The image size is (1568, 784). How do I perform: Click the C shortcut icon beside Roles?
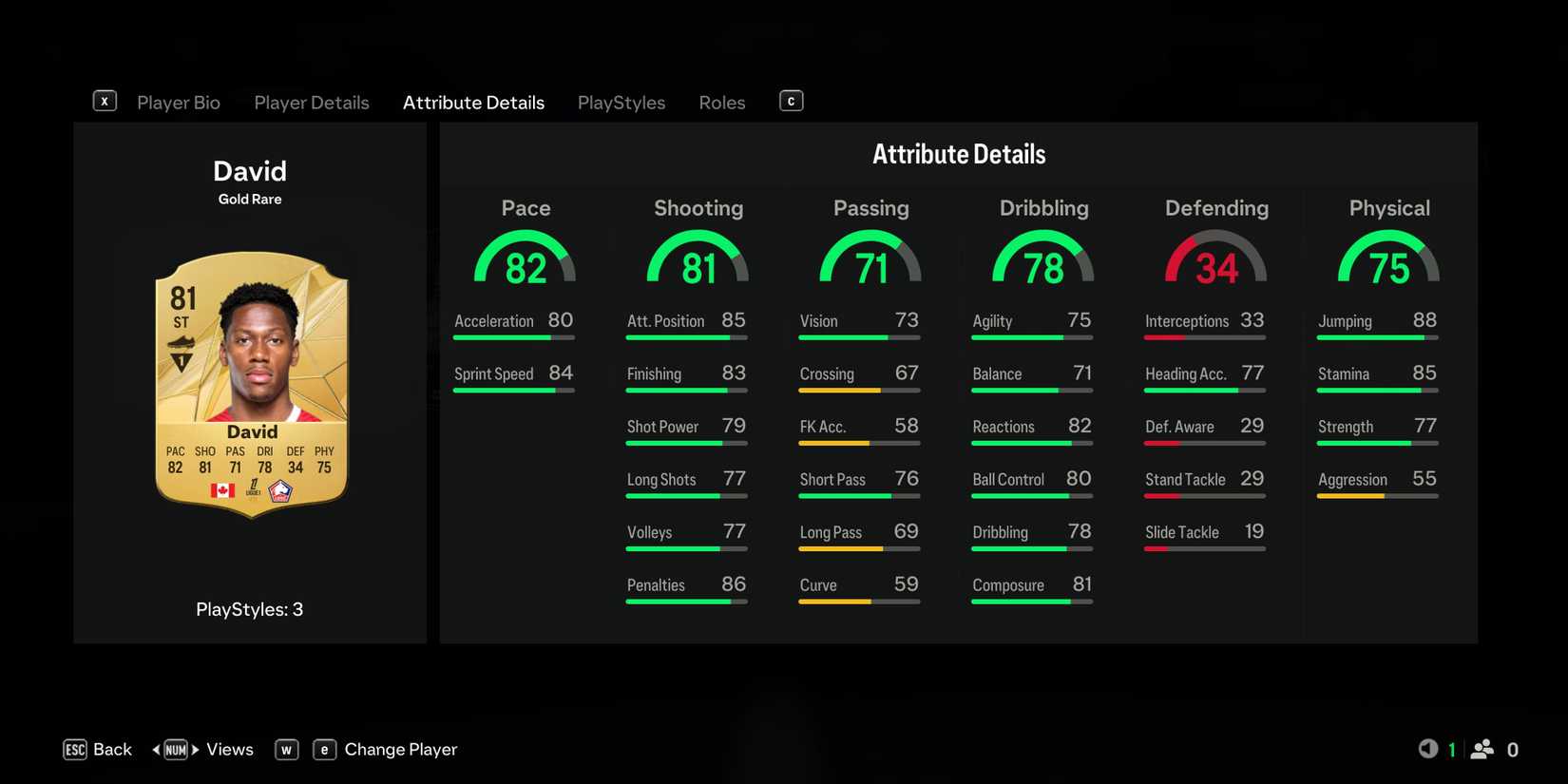(791, 99)
